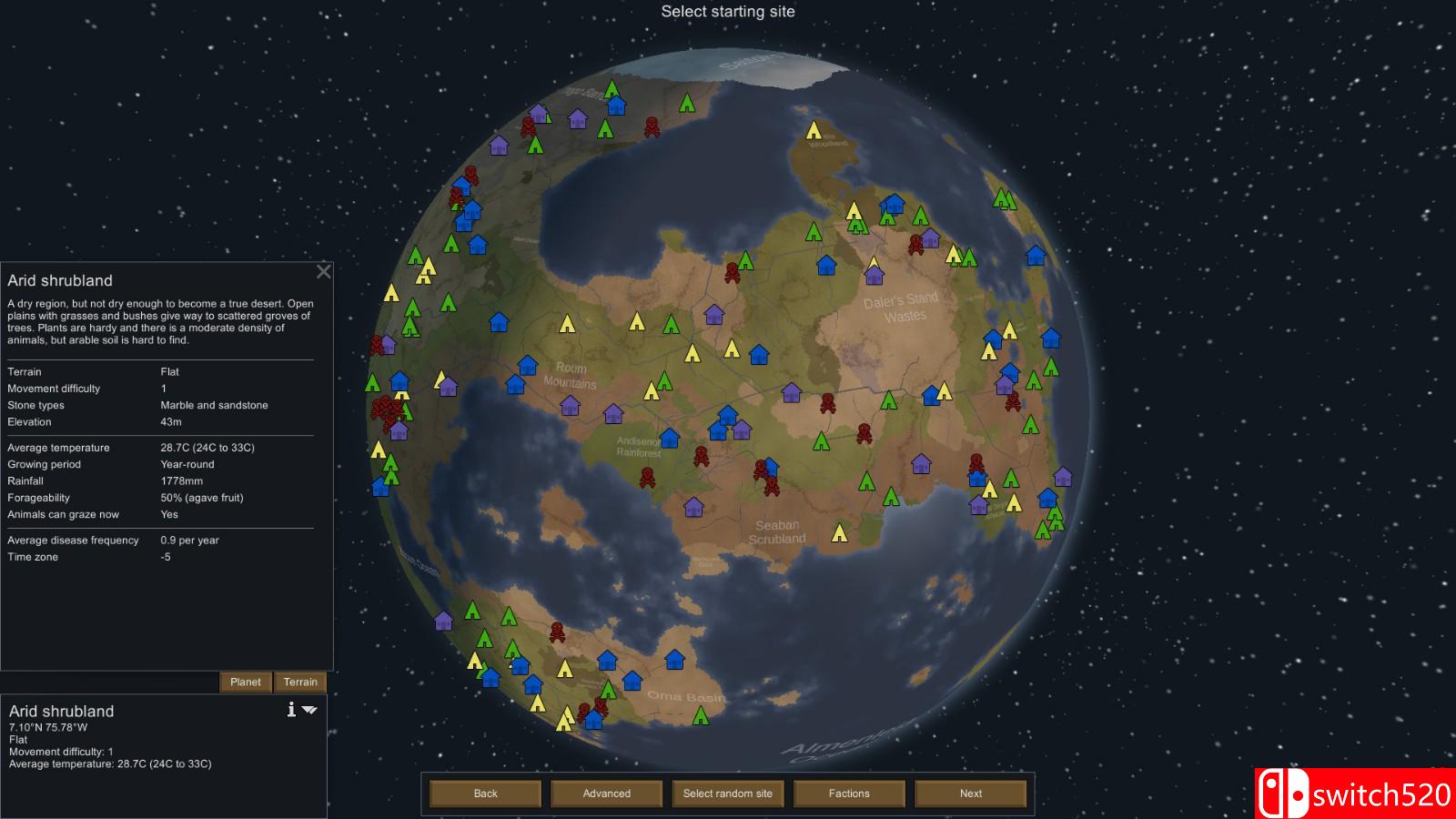The height and width of the screenshot is (819, 1456).
Task: Click the Select random site button
Action: [x=727, y=793]
